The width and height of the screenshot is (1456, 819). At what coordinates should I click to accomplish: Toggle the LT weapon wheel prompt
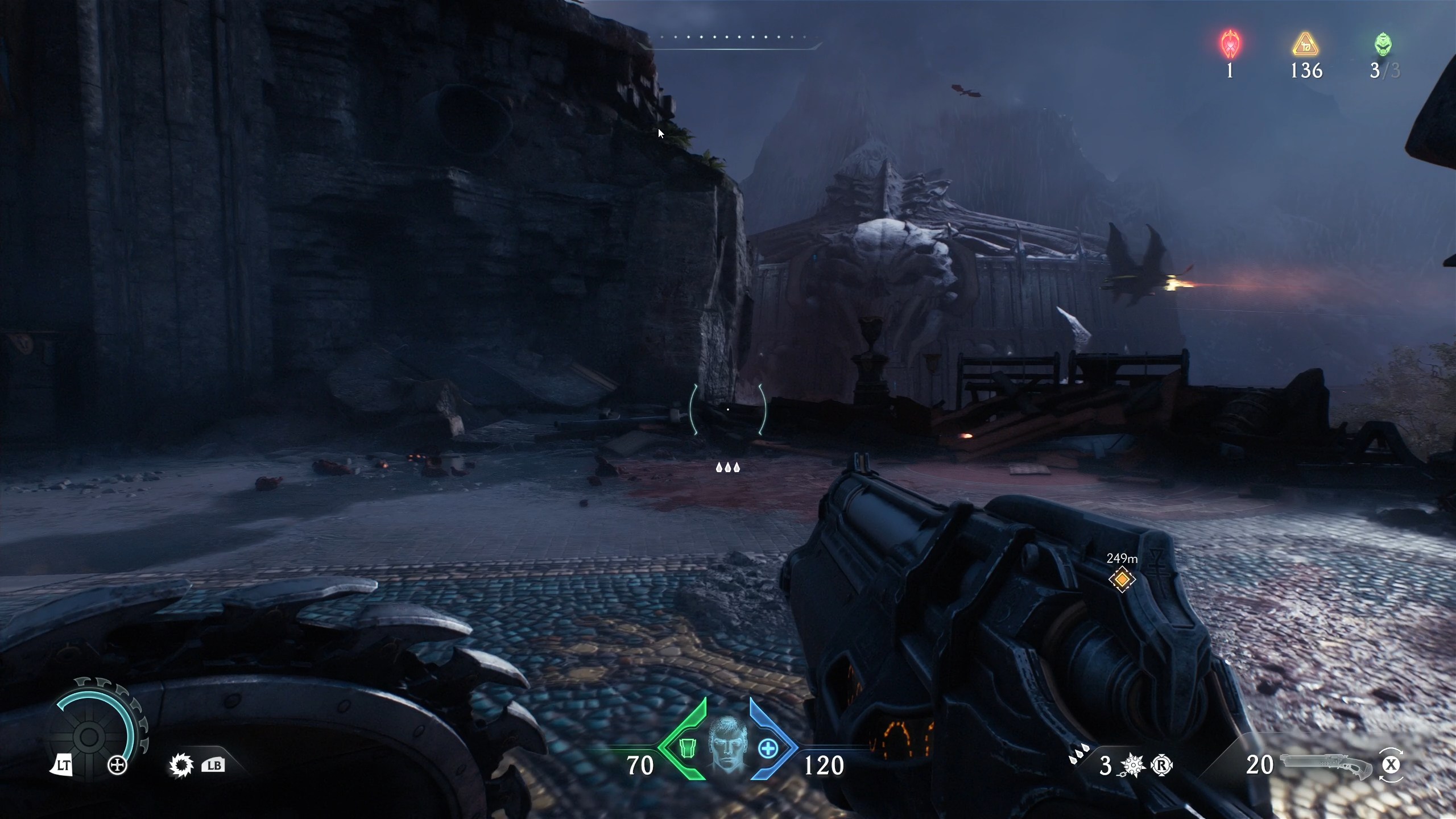tap(63, 765)
